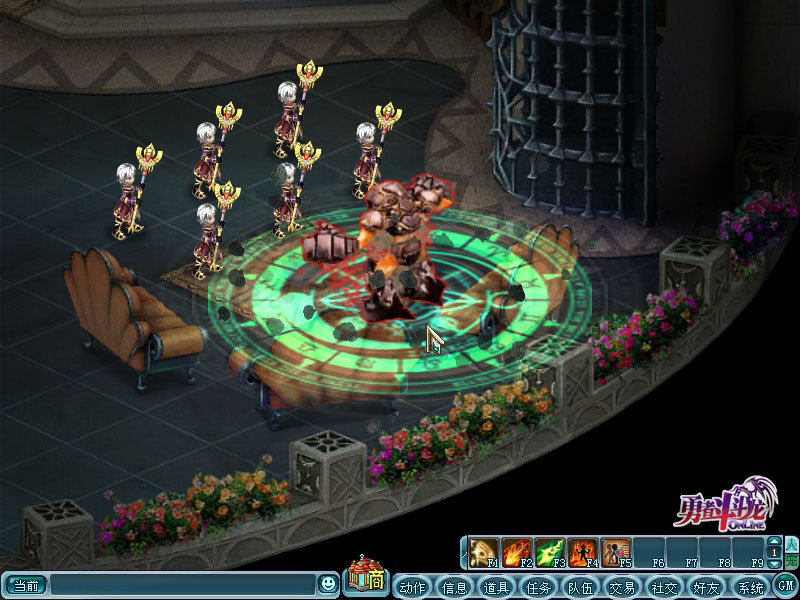Cast the F2 fireball skill
This screenshot has width=800, height=600.
tap(517, 552)
